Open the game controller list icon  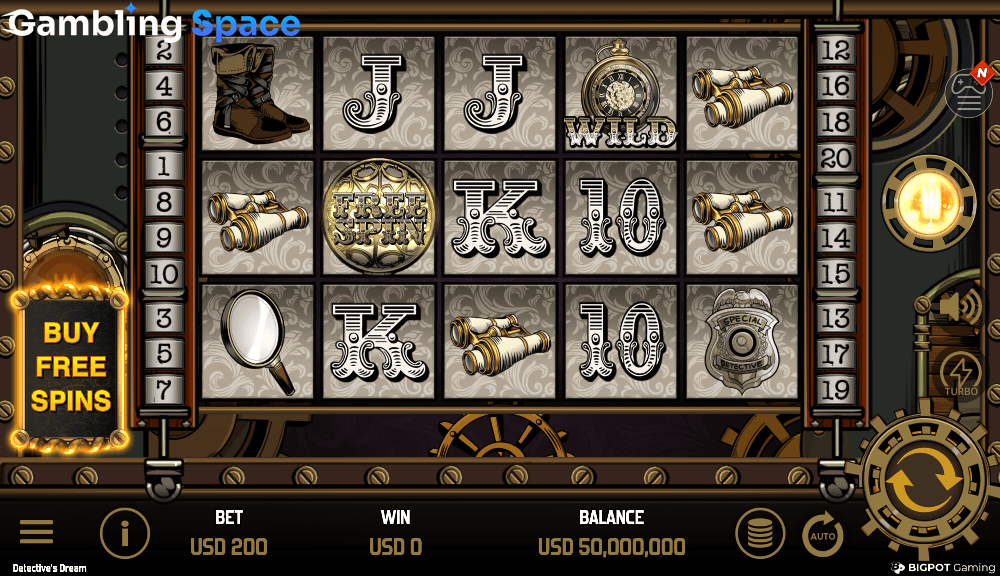[968, 93]
